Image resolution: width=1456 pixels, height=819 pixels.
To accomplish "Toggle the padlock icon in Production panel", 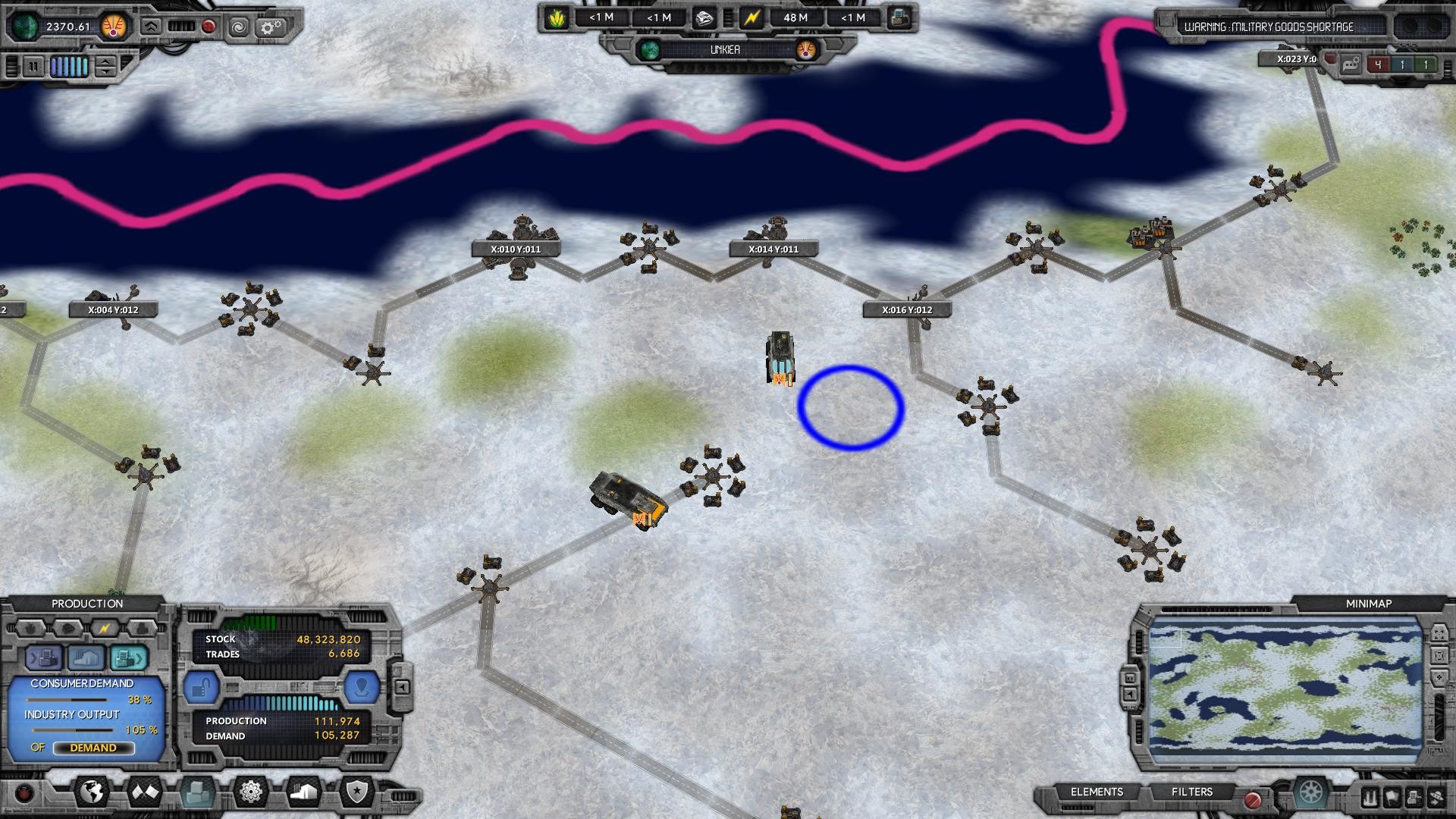I will point(202,686).
